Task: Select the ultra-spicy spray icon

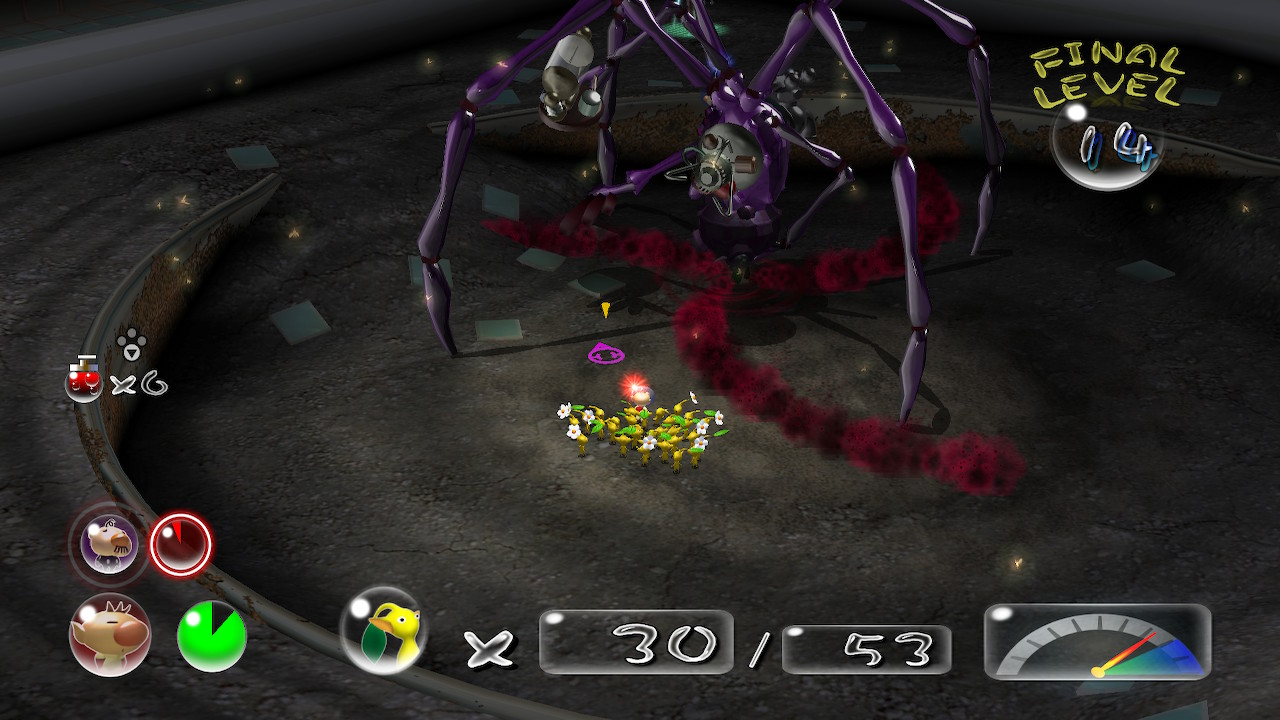Action: click(x=84, y=381)
